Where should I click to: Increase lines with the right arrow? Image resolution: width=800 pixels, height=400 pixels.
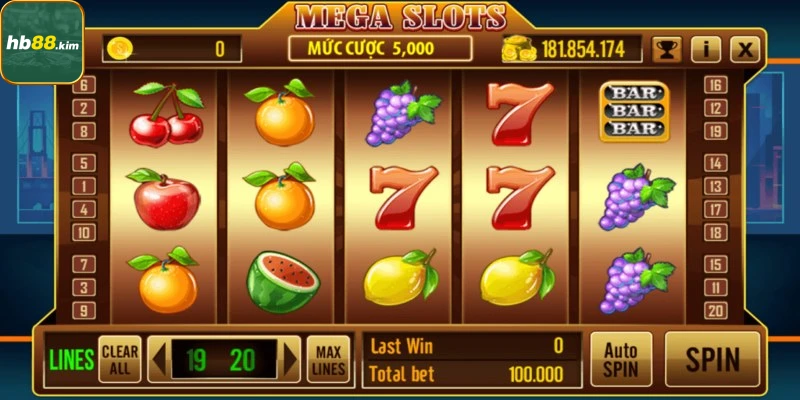(291, 359)
